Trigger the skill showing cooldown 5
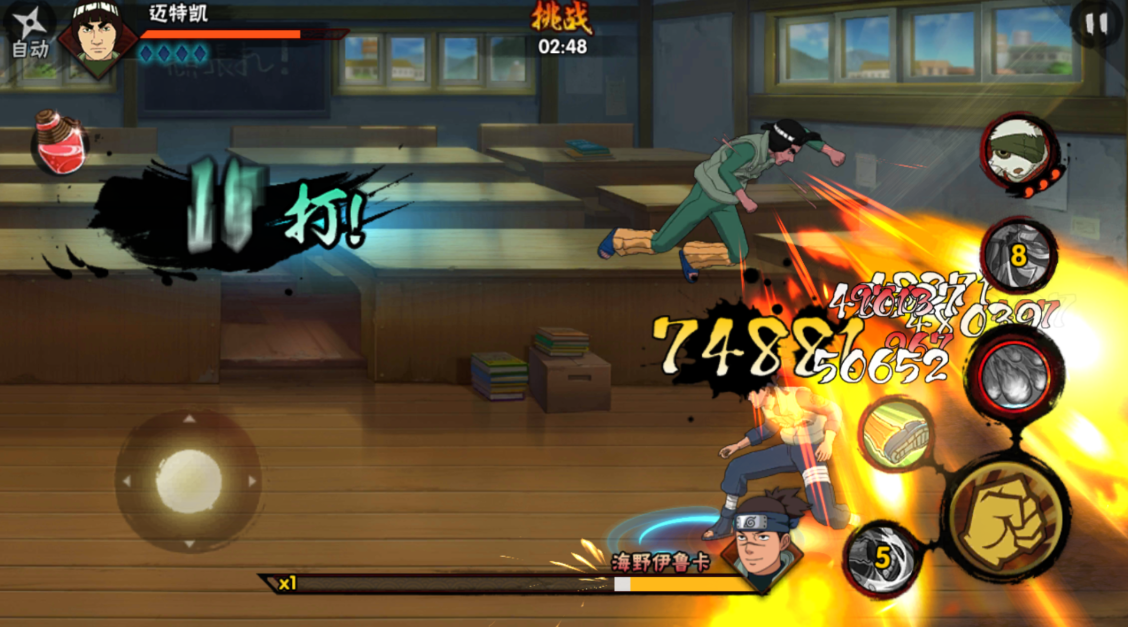This screenshot has height=627, width=1128. pos(883,558)
